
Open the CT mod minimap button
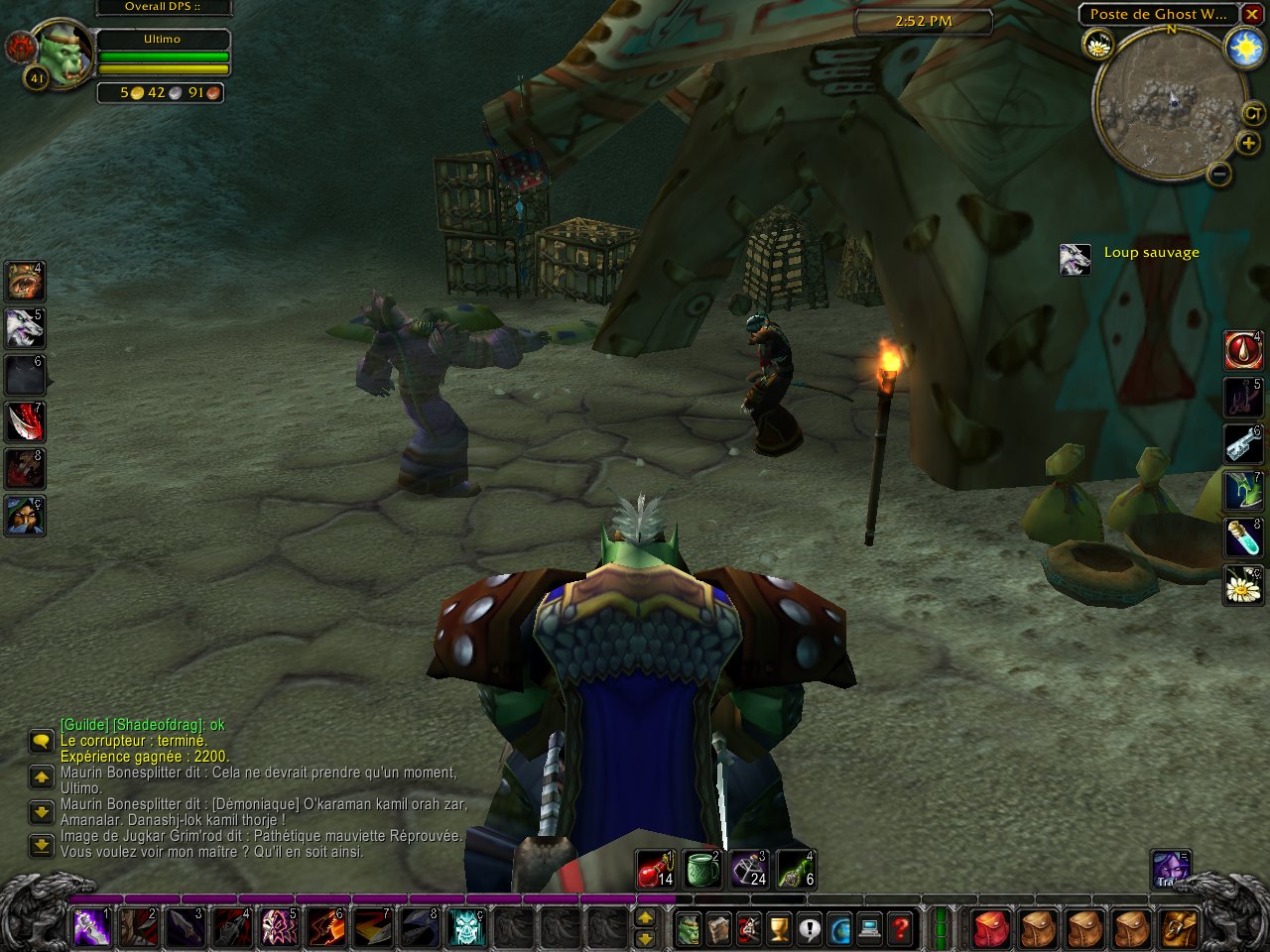click(1250, 113)
